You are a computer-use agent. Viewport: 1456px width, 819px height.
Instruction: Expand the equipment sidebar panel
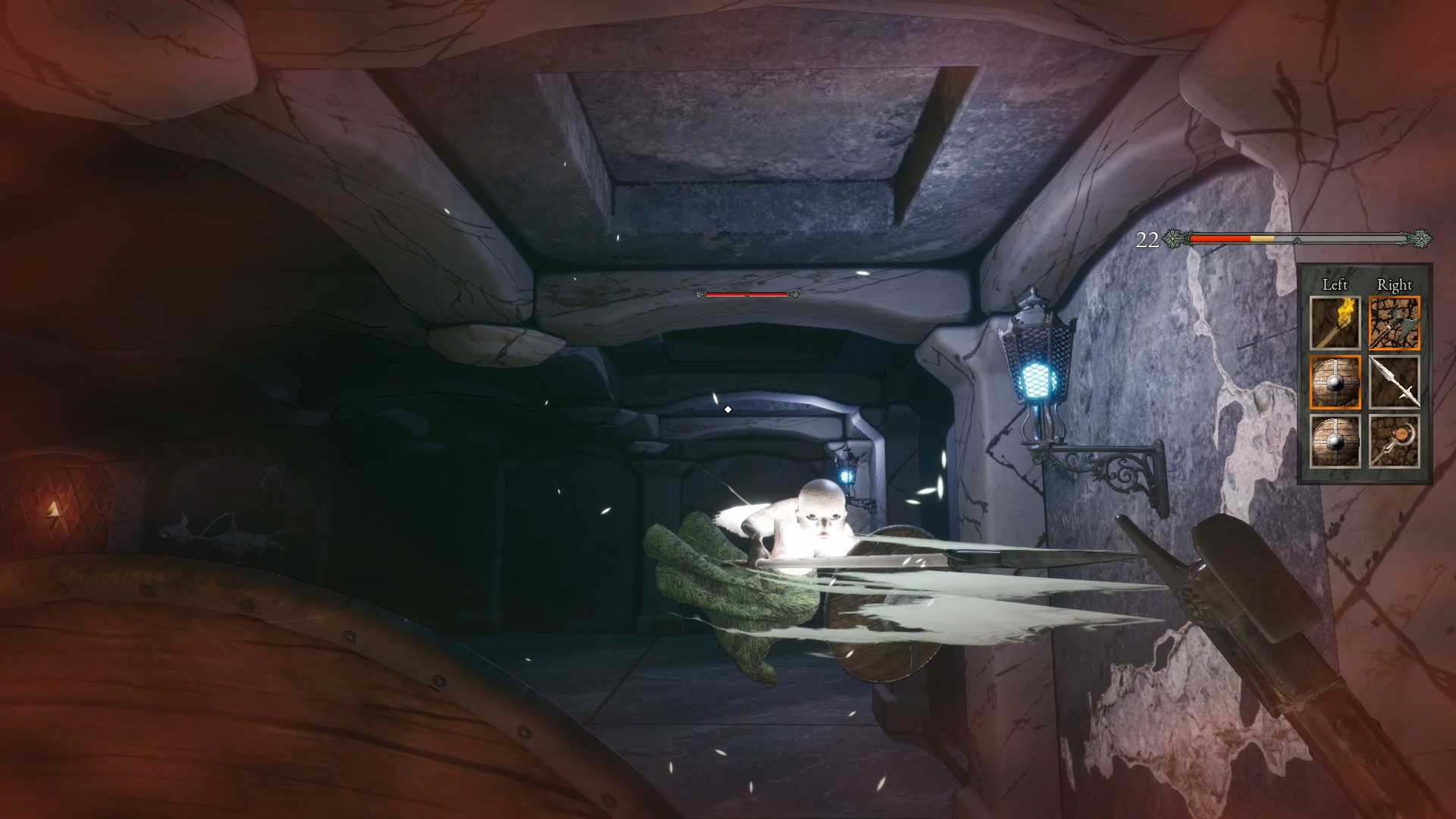(x=1365, y=372)
